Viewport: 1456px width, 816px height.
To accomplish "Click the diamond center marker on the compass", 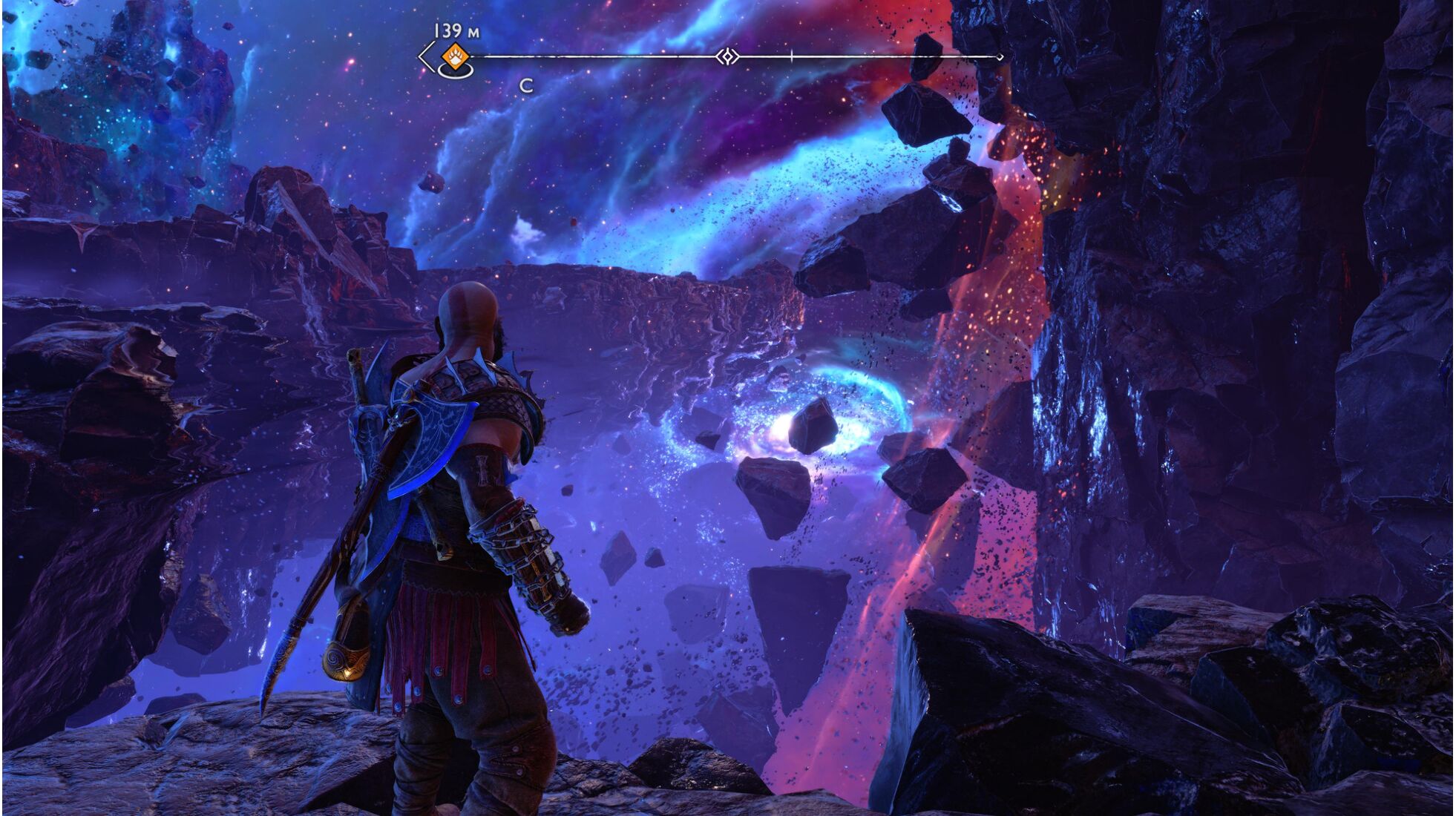I will click(x=727, y=56).
